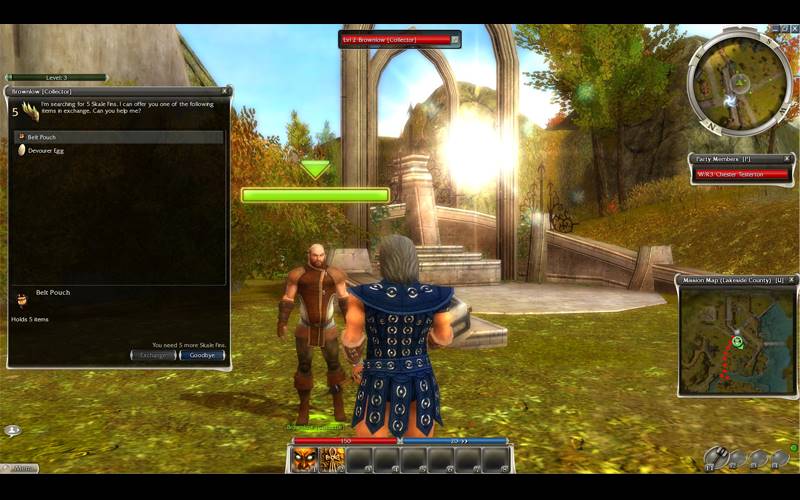Open the chat speech bubble icon
Screen dimensions: 800x500
[12, 430]
